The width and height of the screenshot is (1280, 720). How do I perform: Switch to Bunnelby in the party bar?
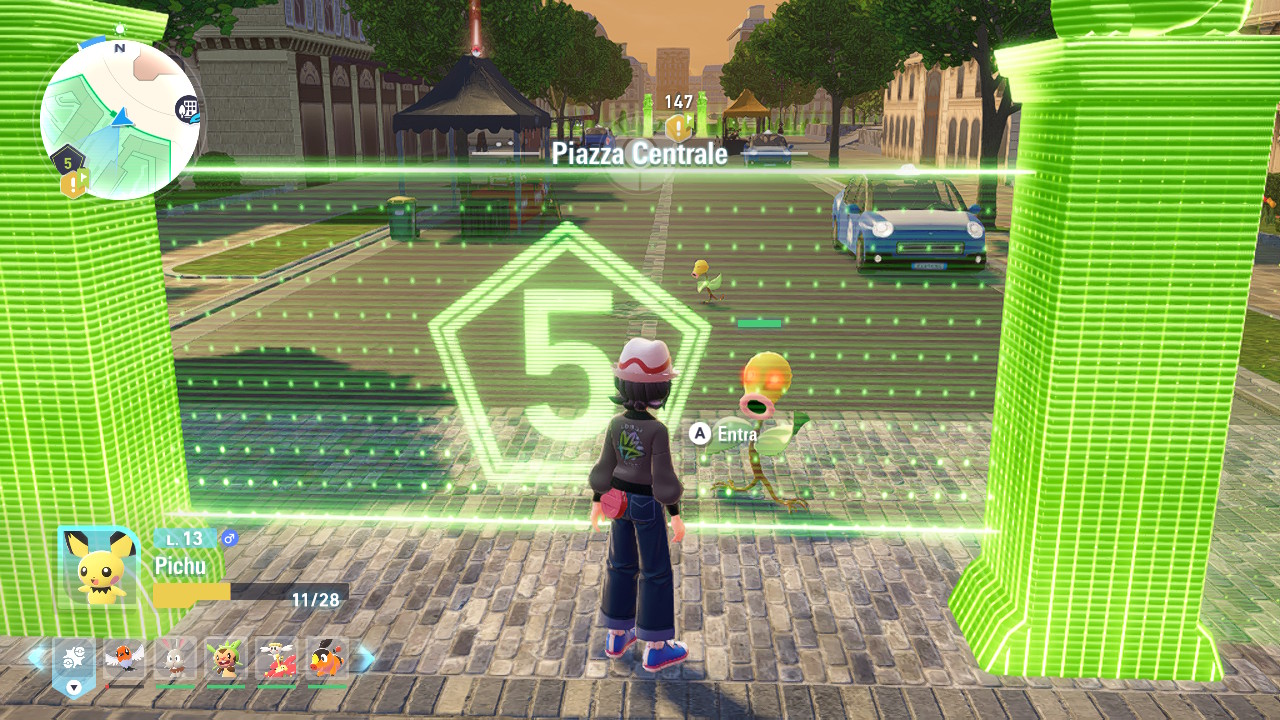pyautogui.click(x=175, y=660)
